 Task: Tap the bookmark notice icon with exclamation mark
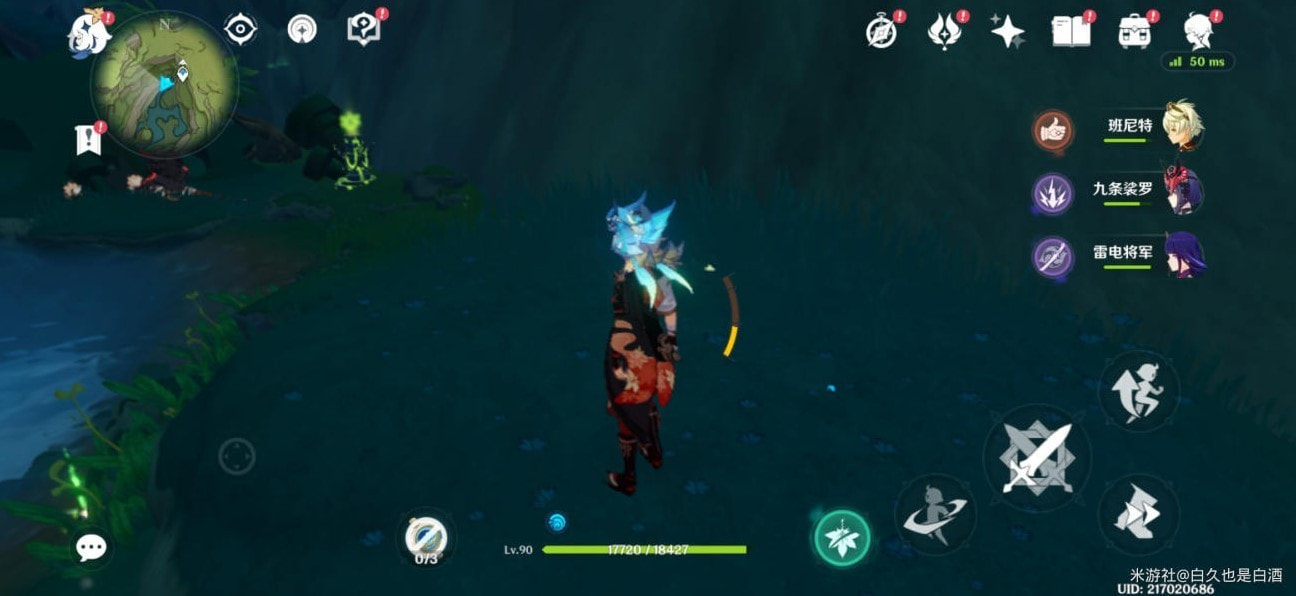88,140
